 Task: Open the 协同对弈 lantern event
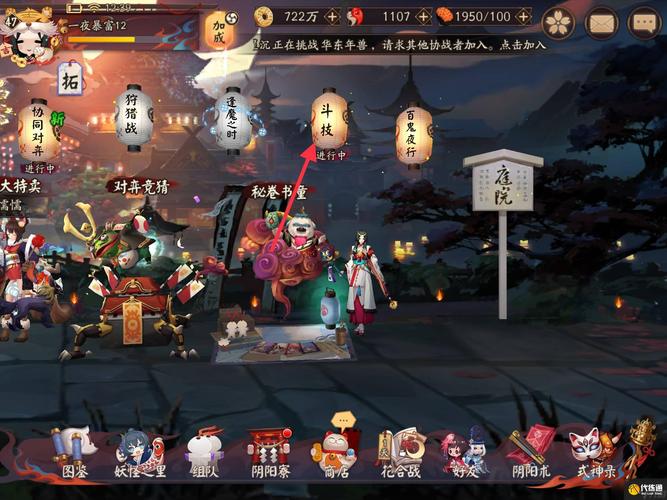tap(38, 128)
